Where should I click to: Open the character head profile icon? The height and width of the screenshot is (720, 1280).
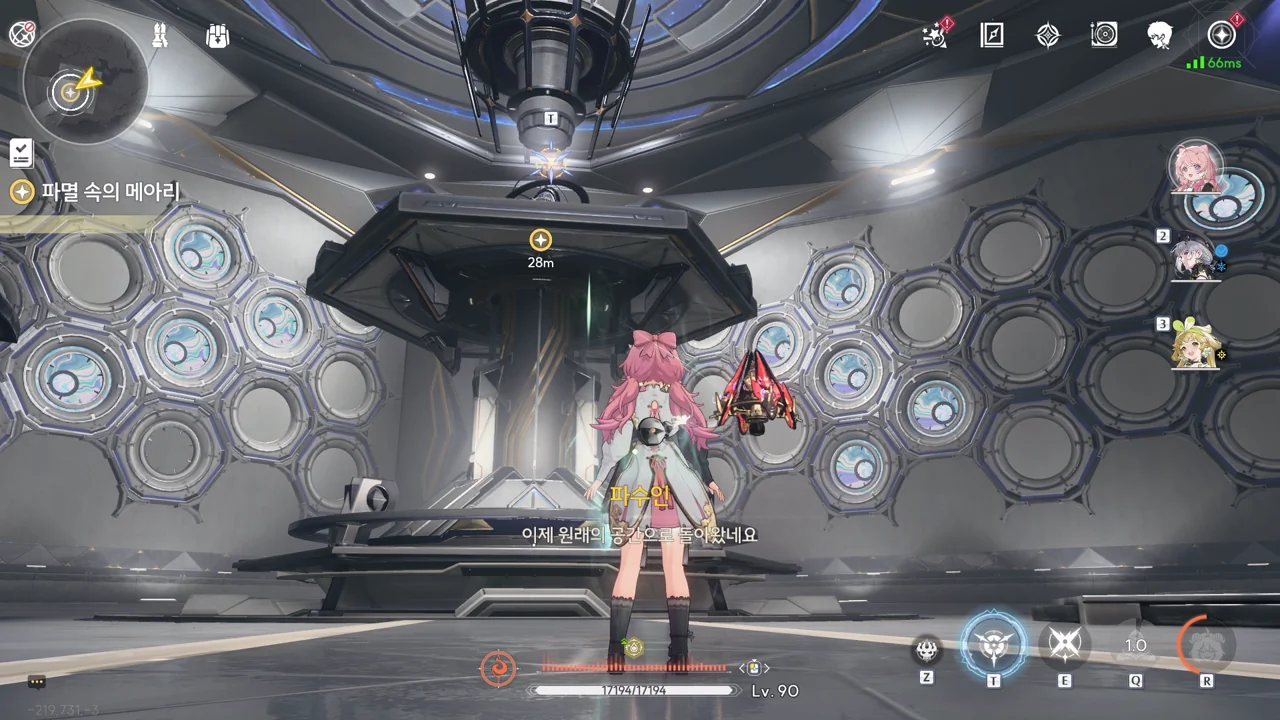coord(1160,35)
